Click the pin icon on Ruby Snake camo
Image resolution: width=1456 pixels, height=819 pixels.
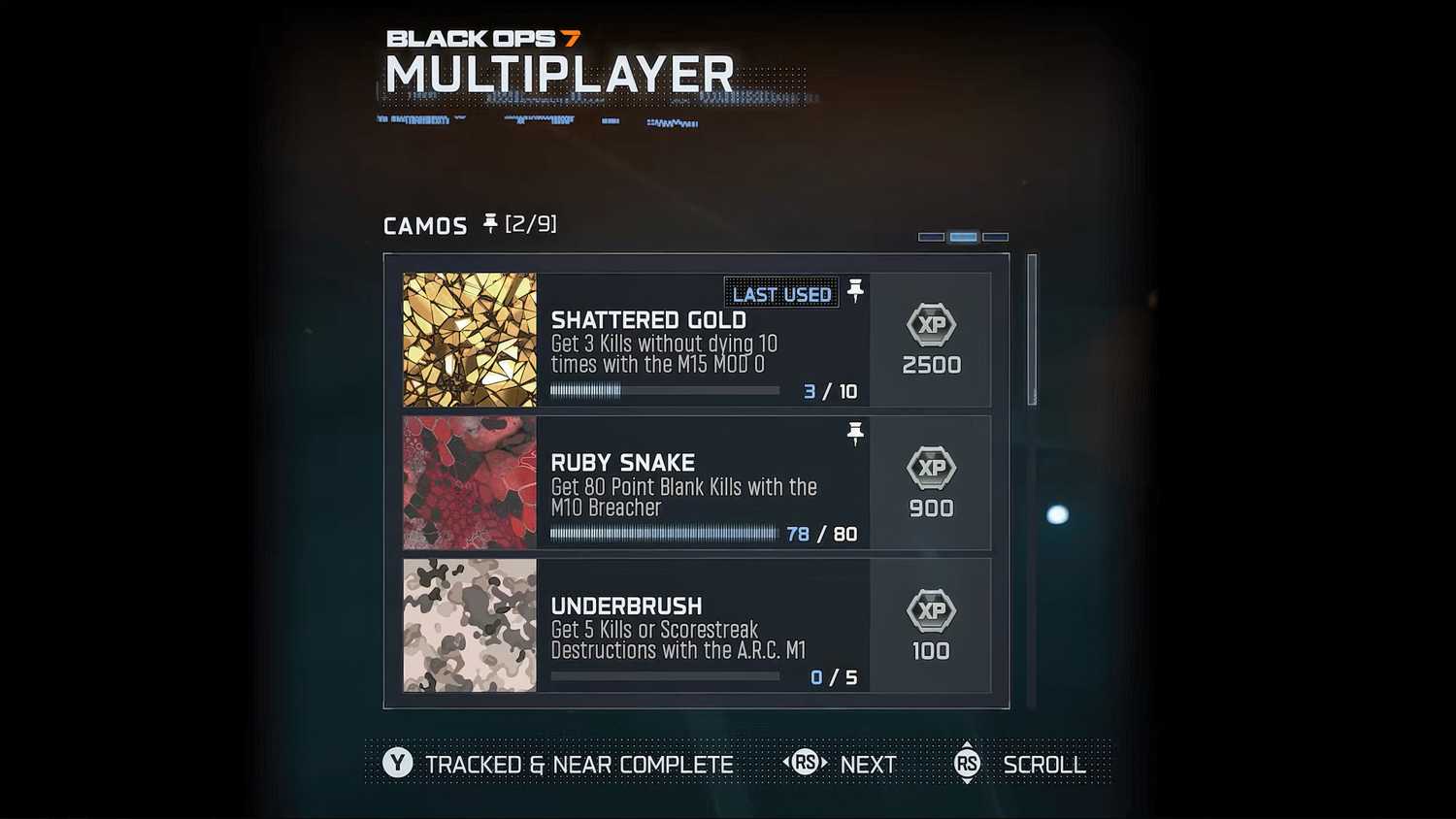[x=855, y=434]
